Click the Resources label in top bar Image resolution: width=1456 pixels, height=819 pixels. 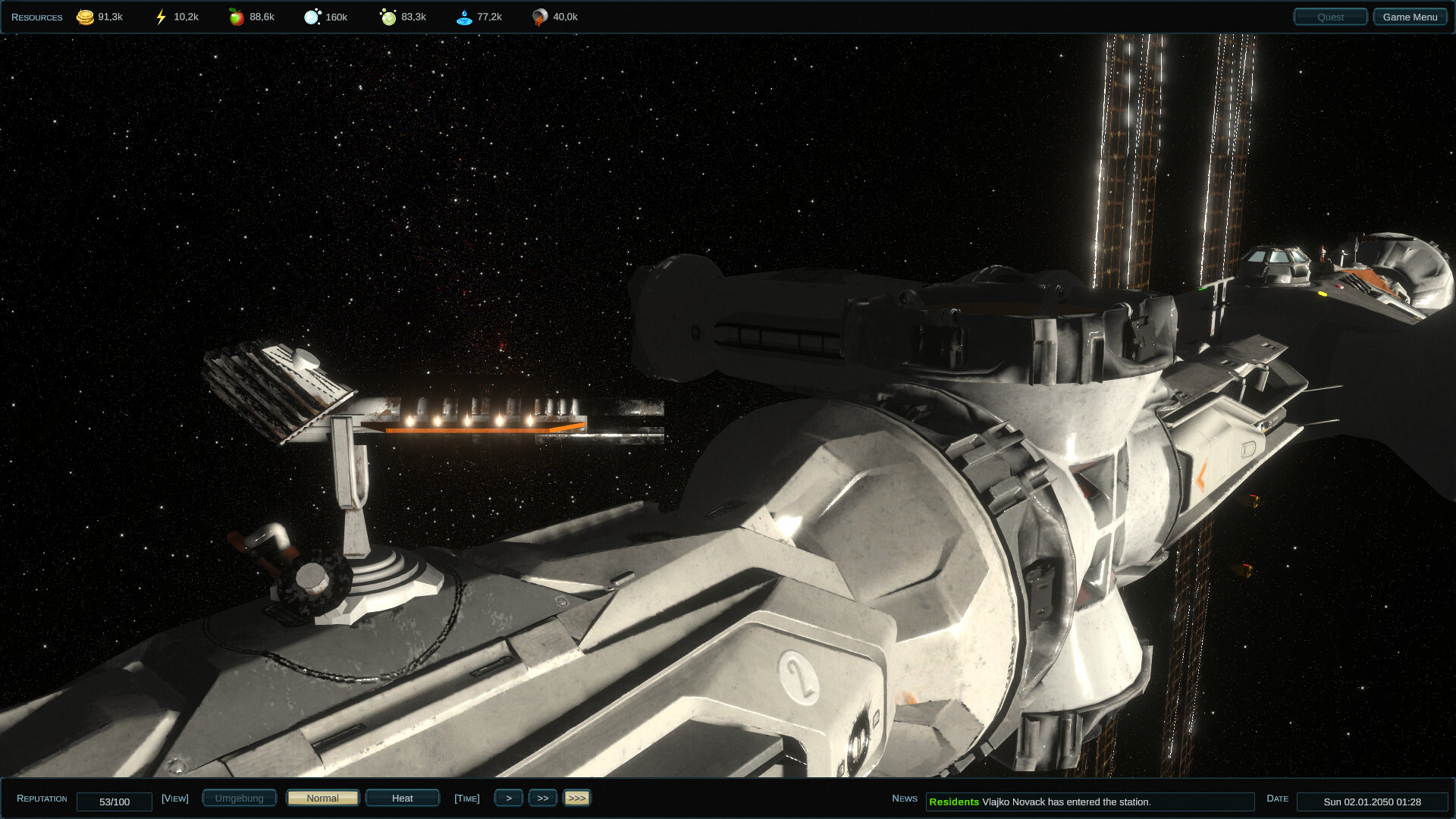pos(36,16)
